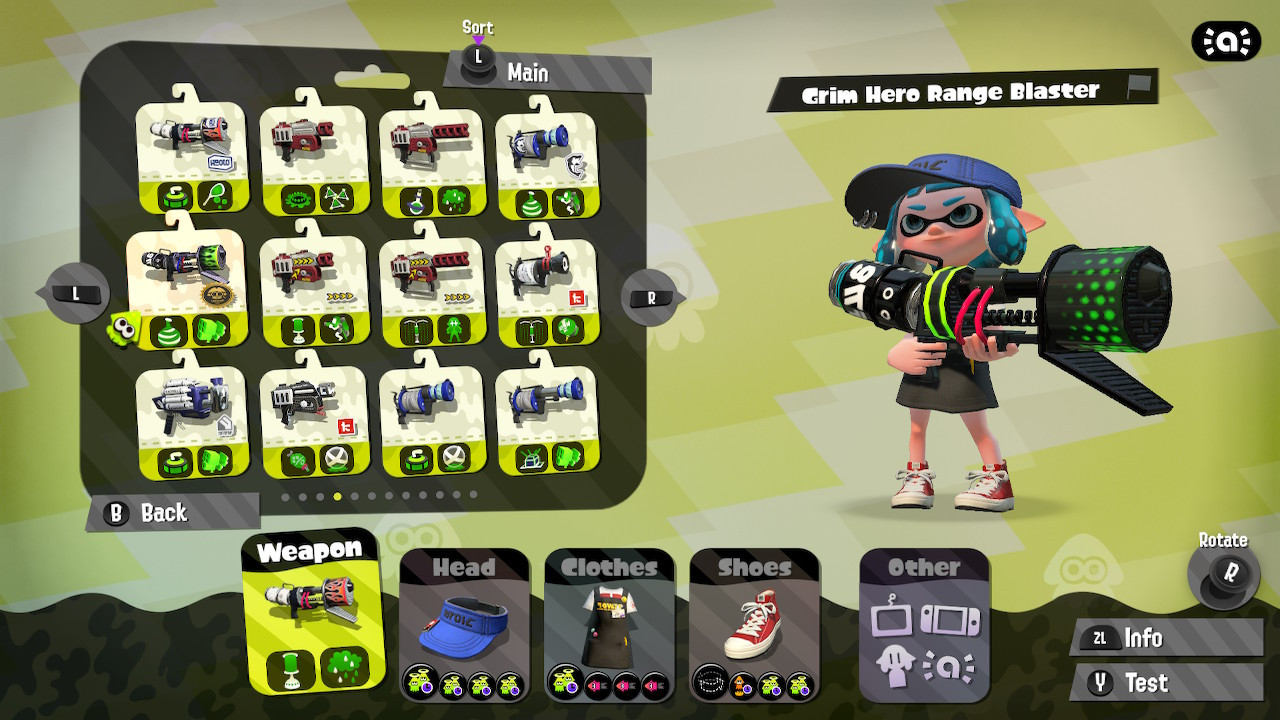
Task: Click the gold badge on the equipped weapon card
Action: click(217, 294)
